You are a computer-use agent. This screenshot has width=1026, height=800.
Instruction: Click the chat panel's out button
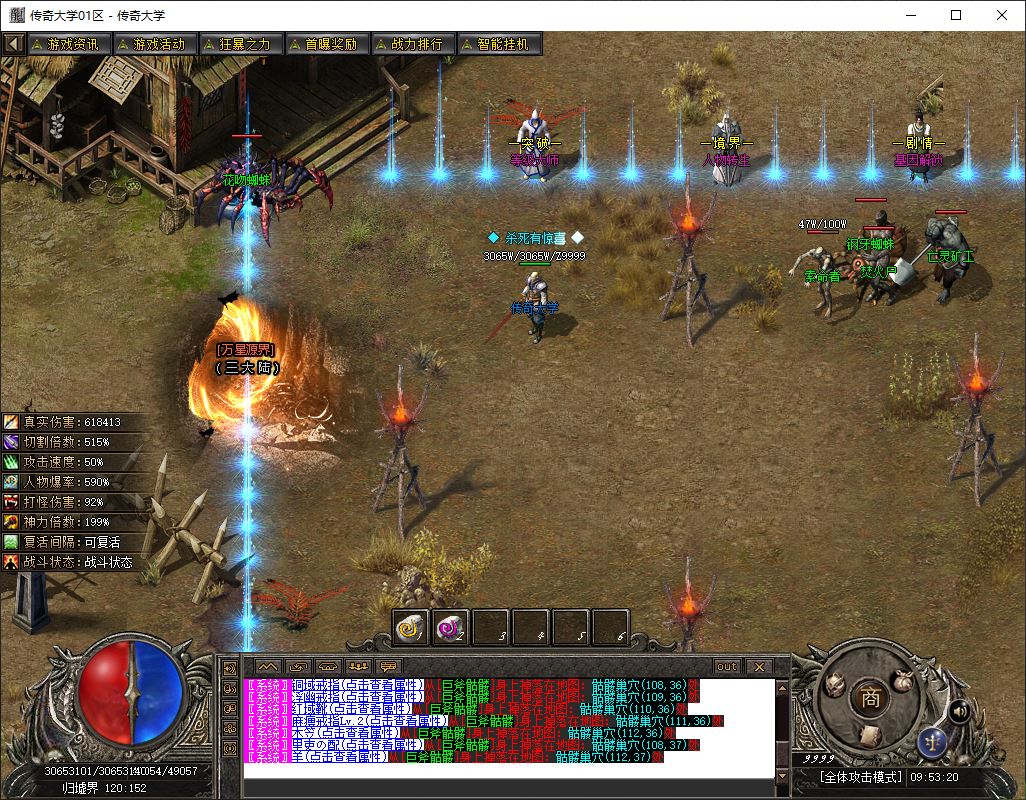click(727, 666)
